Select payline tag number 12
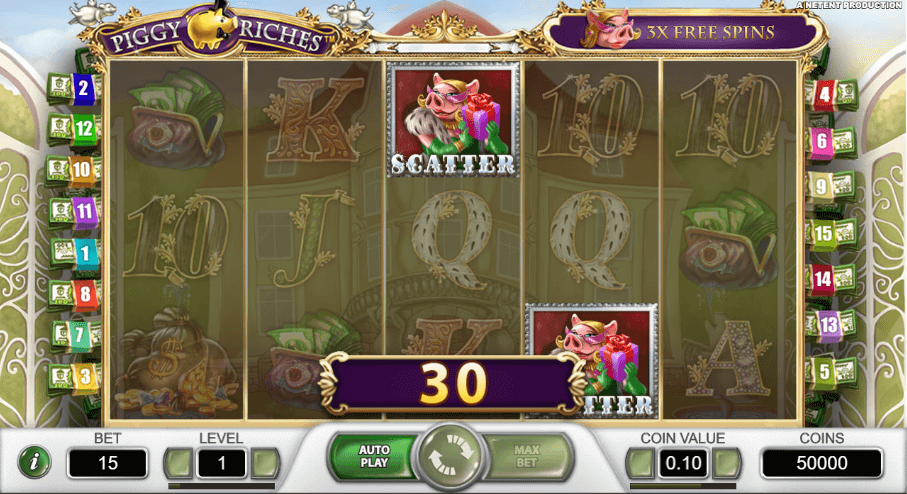 82,128
